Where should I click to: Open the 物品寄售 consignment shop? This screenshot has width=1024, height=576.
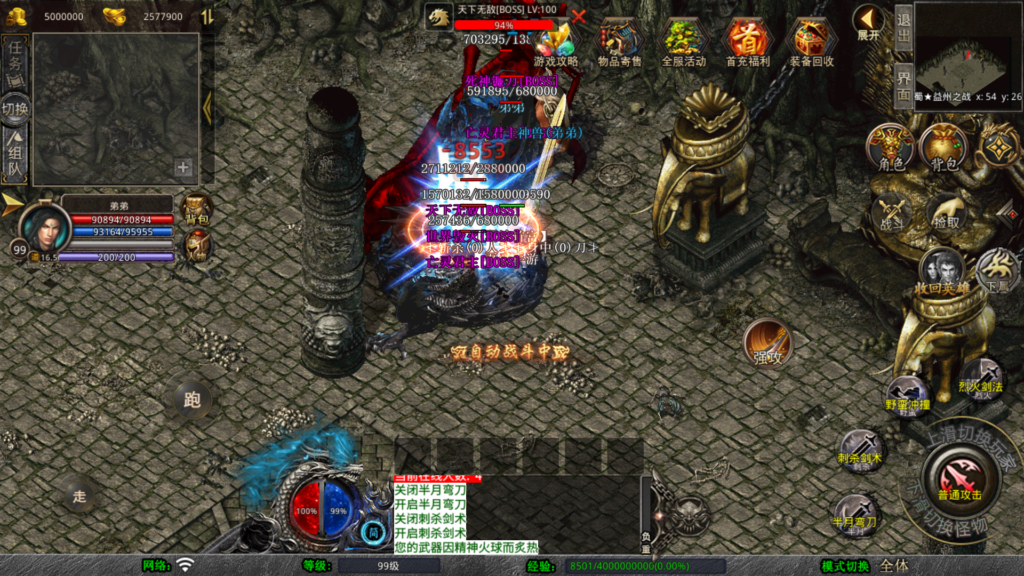[x=620, y=43]
